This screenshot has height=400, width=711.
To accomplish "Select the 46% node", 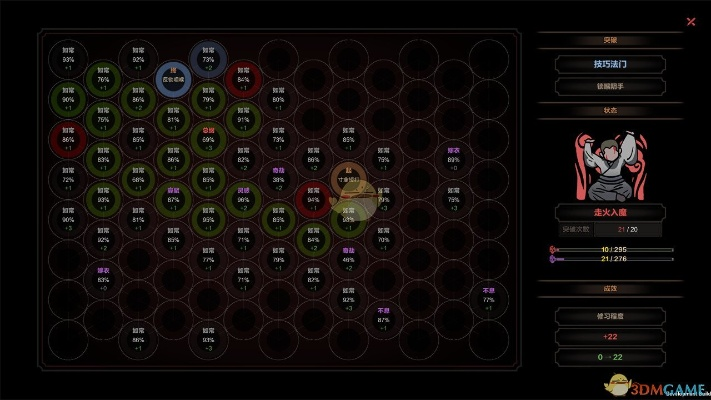I will coord(348,258).
